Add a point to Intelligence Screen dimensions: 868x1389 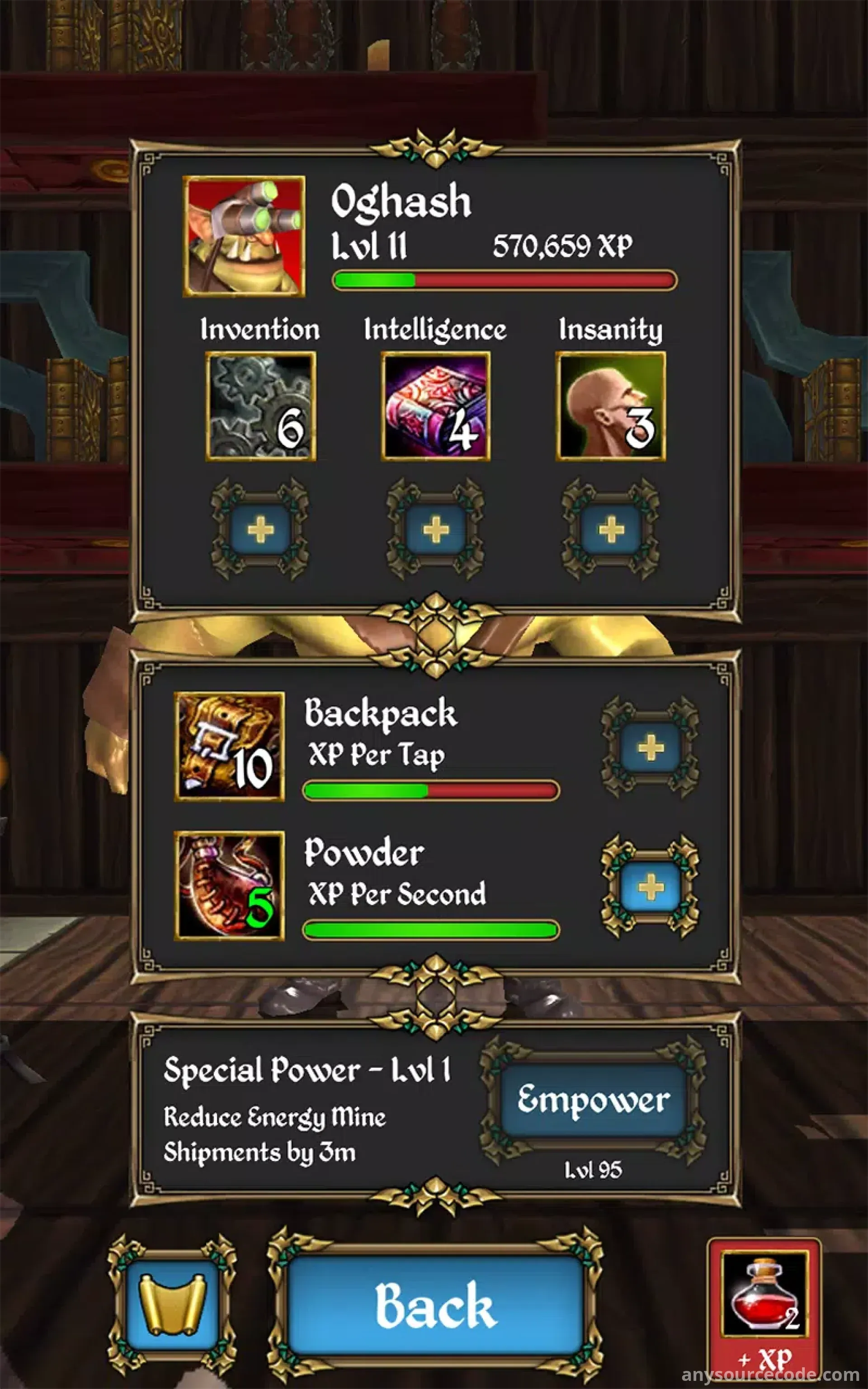[x=436, y=529]
